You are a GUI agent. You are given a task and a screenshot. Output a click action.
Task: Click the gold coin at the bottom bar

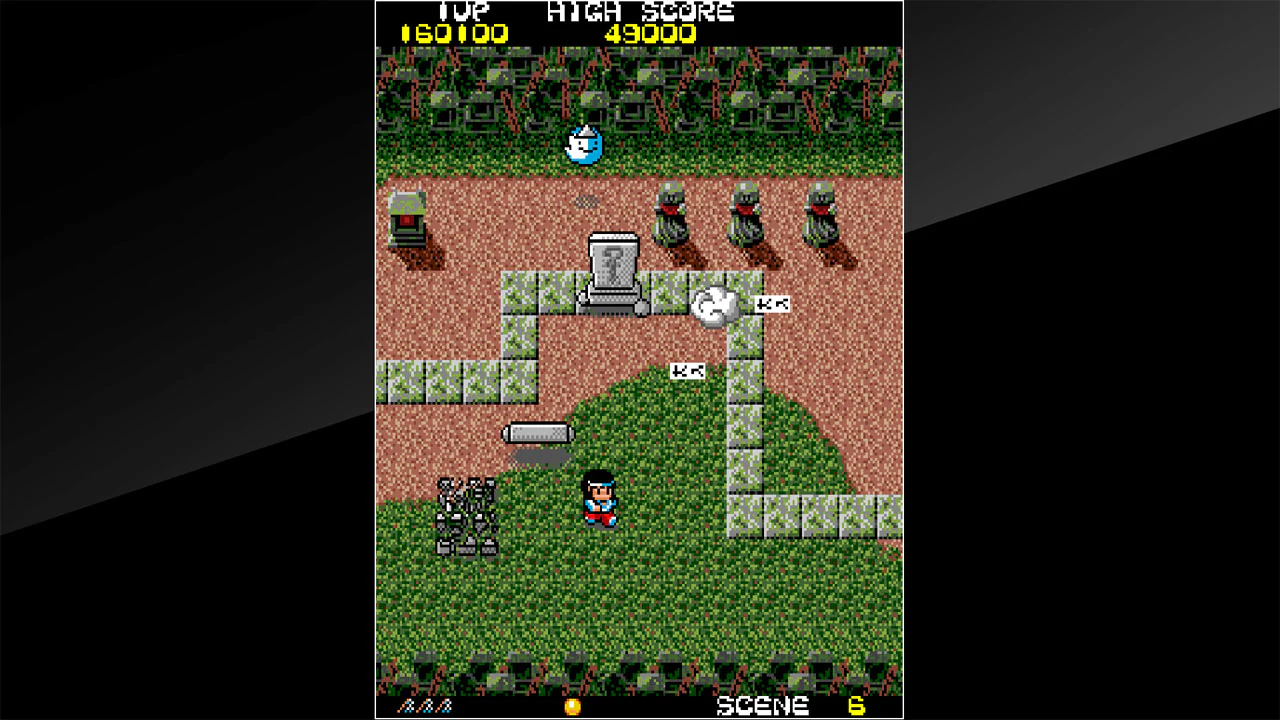click(x=572, y=705)
